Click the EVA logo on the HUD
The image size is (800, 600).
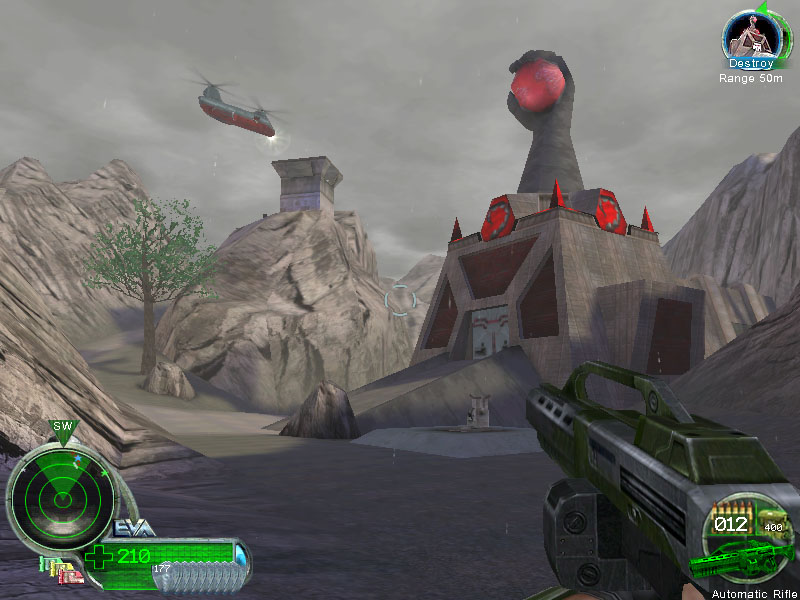pyautogui.click(x=133, y=528)
